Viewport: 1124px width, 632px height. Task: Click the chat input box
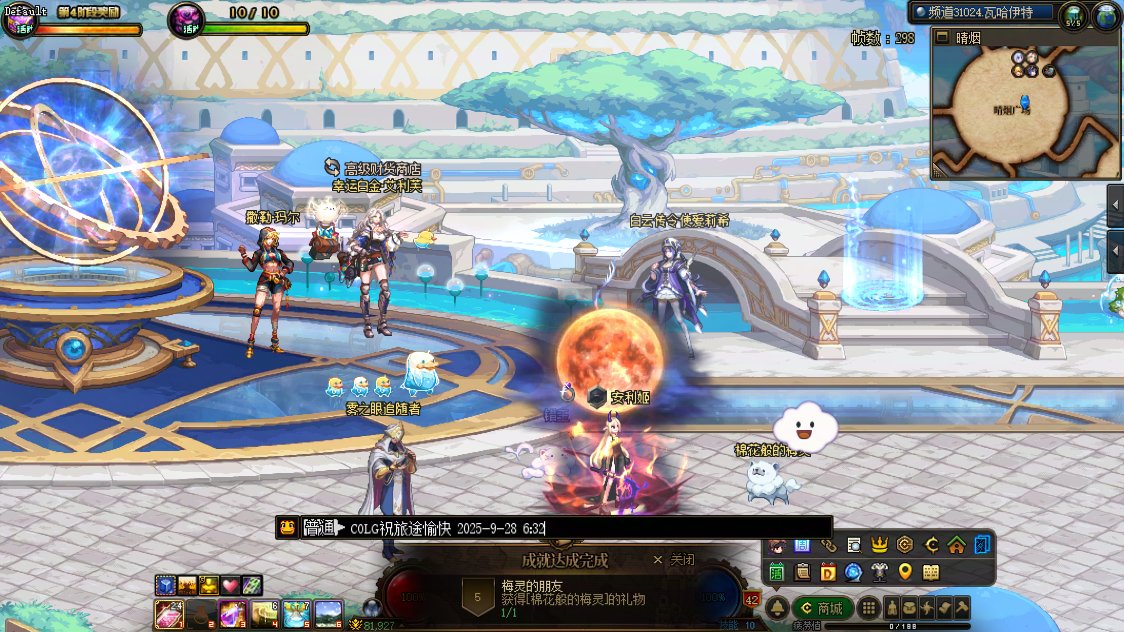[580, 528]
